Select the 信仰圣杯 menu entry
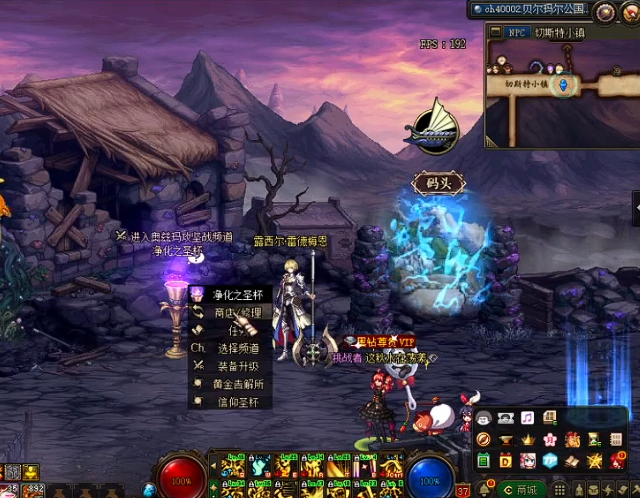This screenshot has width=640, height=498. [236, 402]
